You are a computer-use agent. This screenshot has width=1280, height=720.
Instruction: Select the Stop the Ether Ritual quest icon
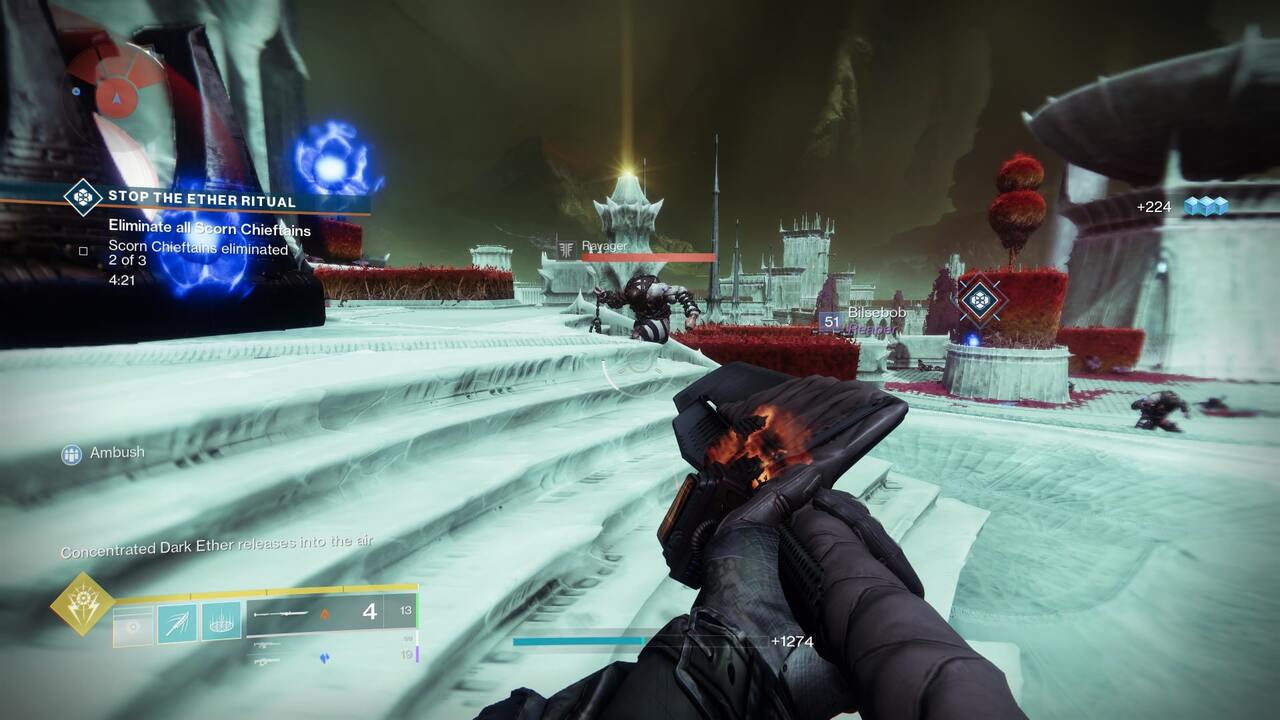pyautogui.click(x=80, y=198)
